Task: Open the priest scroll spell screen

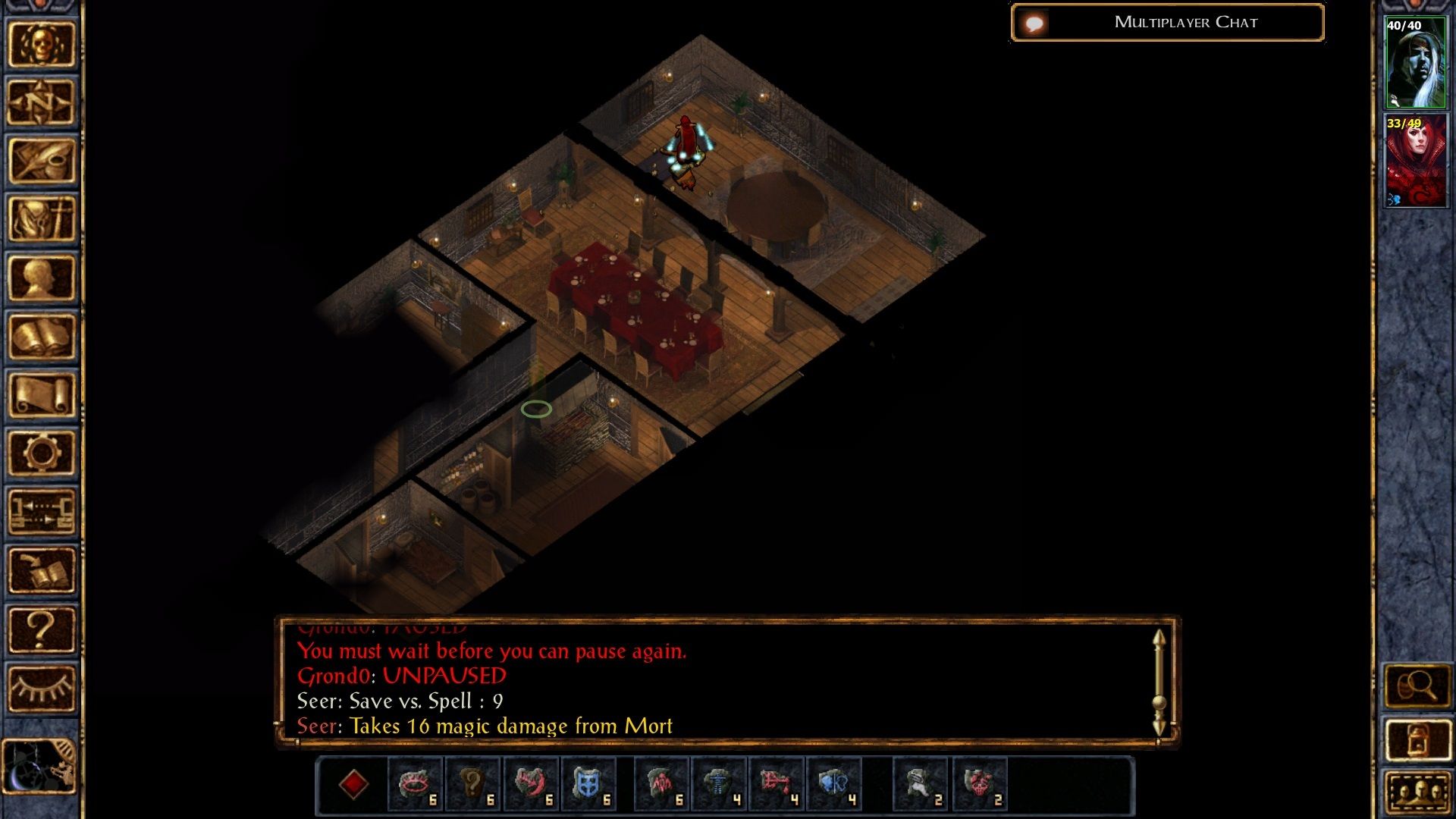Action: (41, 394)
